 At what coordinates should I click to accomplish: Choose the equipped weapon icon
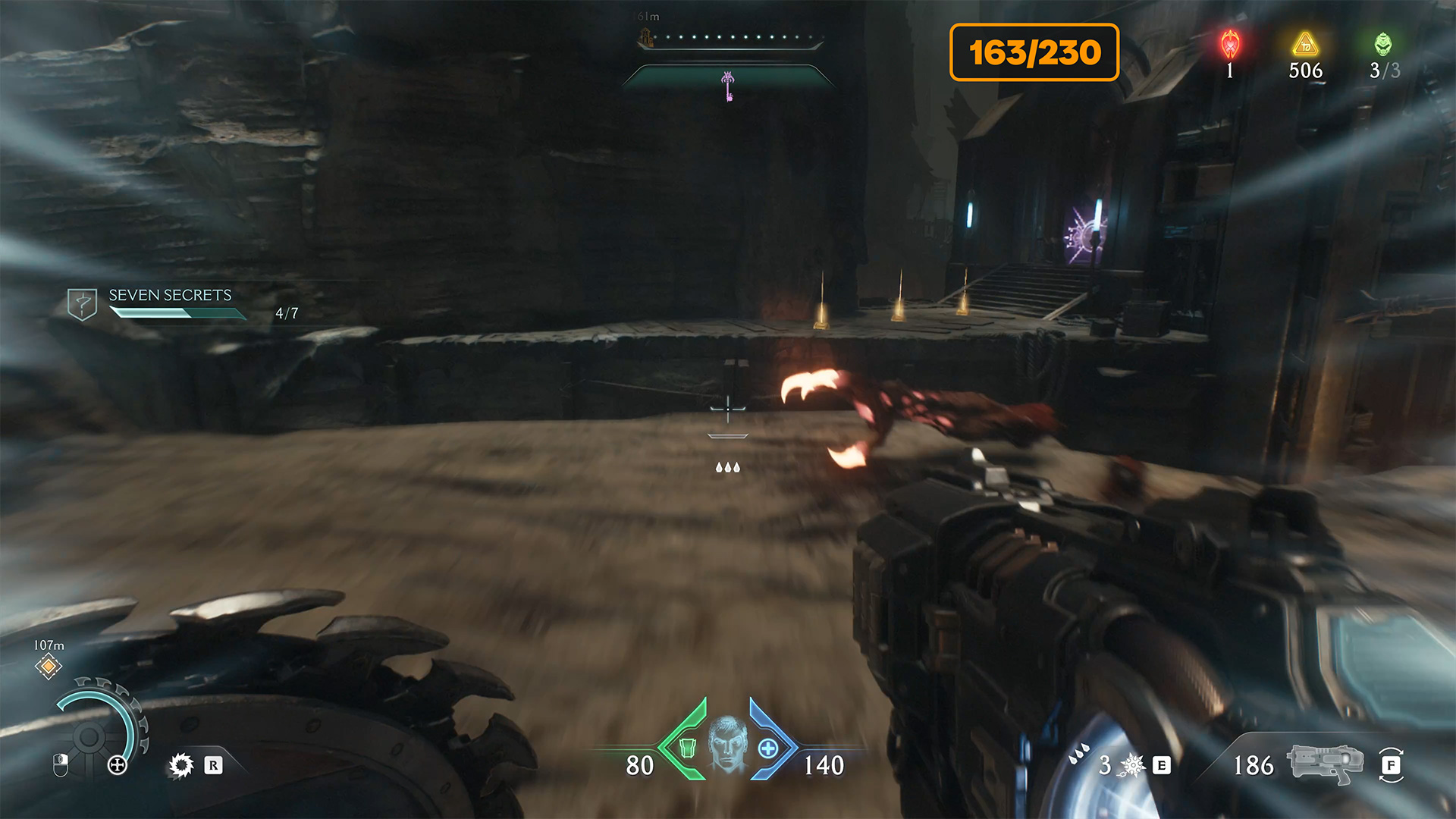[x=1325, y=764]
